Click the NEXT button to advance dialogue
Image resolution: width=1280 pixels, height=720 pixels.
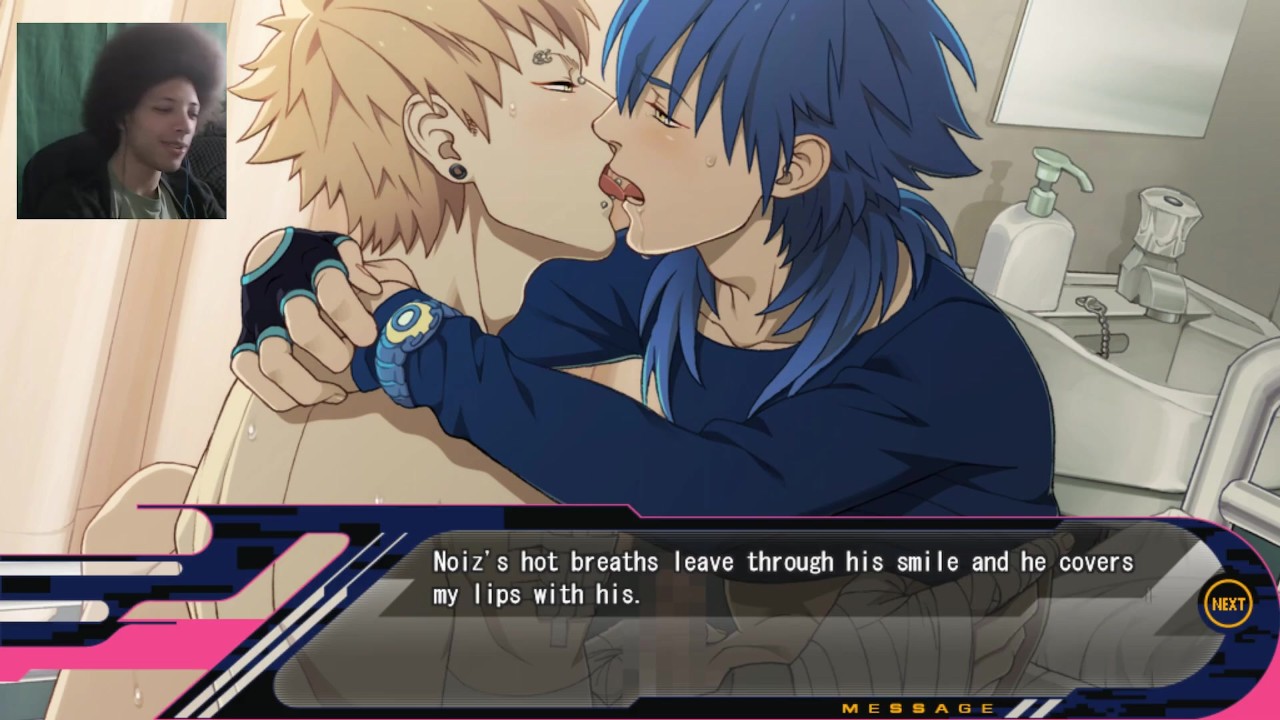tap(1228, 604)
